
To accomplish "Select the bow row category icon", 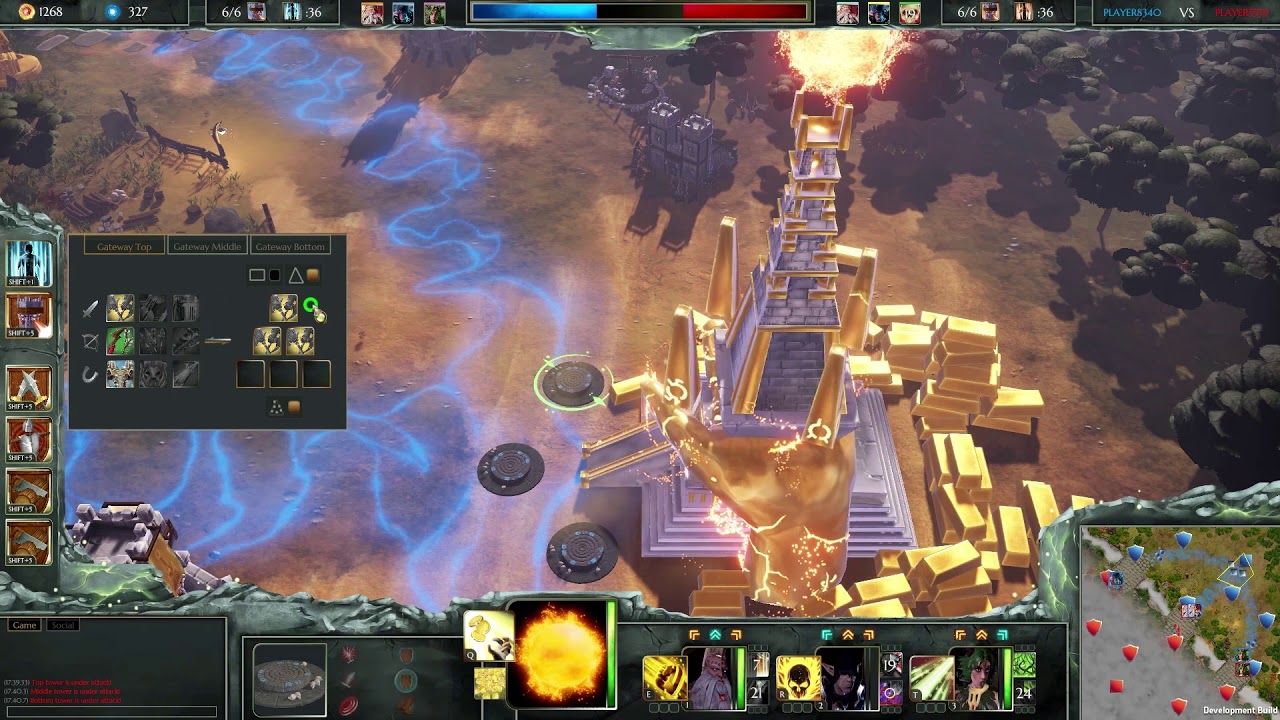I will click(x=91, y=342).
